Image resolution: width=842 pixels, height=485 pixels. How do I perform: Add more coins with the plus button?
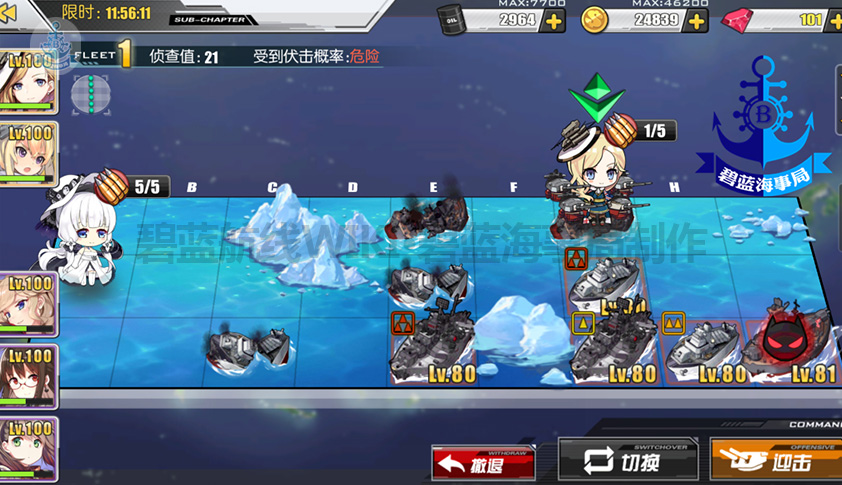point(697,20)
